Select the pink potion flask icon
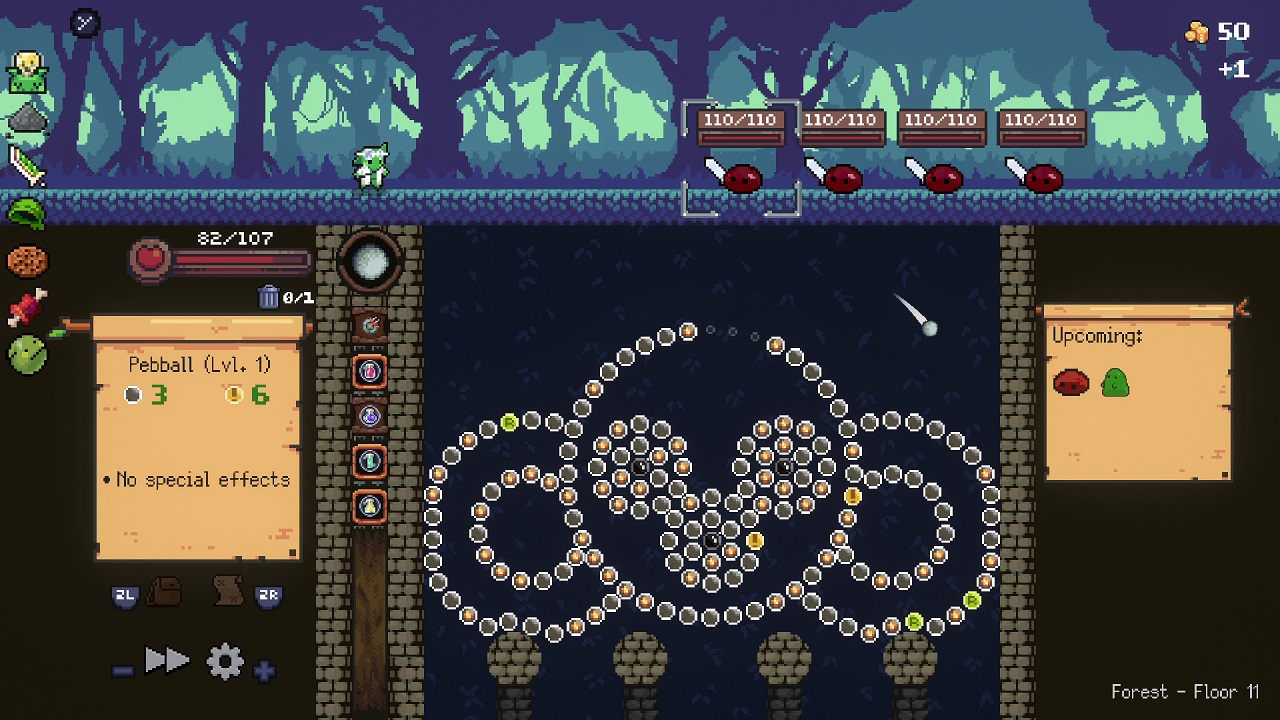The width and height of the screenshot is (1280, 720). pos(372,370)
